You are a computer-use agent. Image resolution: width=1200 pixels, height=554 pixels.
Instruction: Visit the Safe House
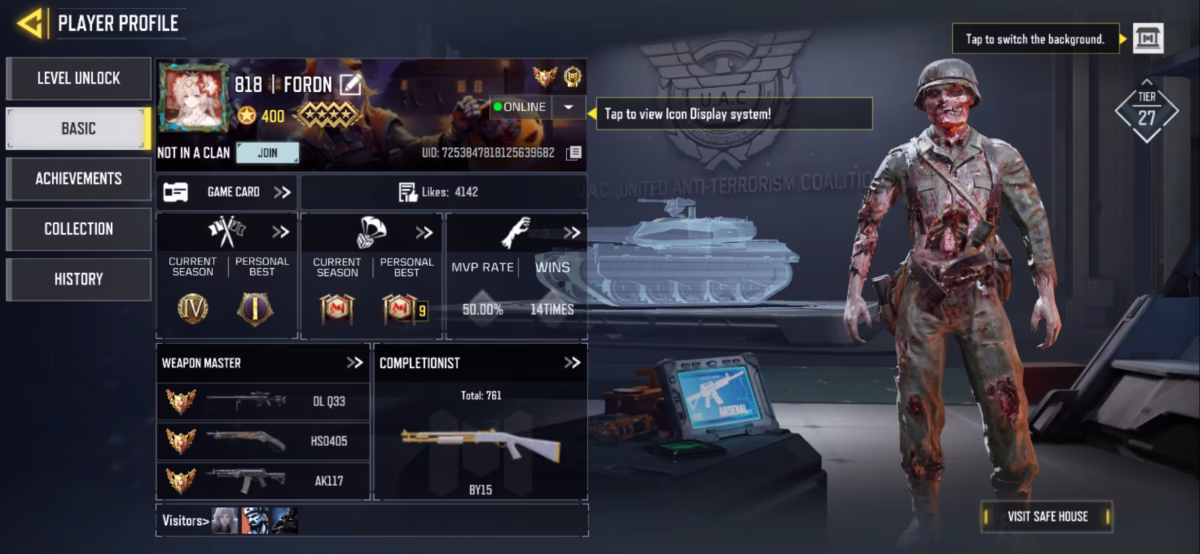1046,516
